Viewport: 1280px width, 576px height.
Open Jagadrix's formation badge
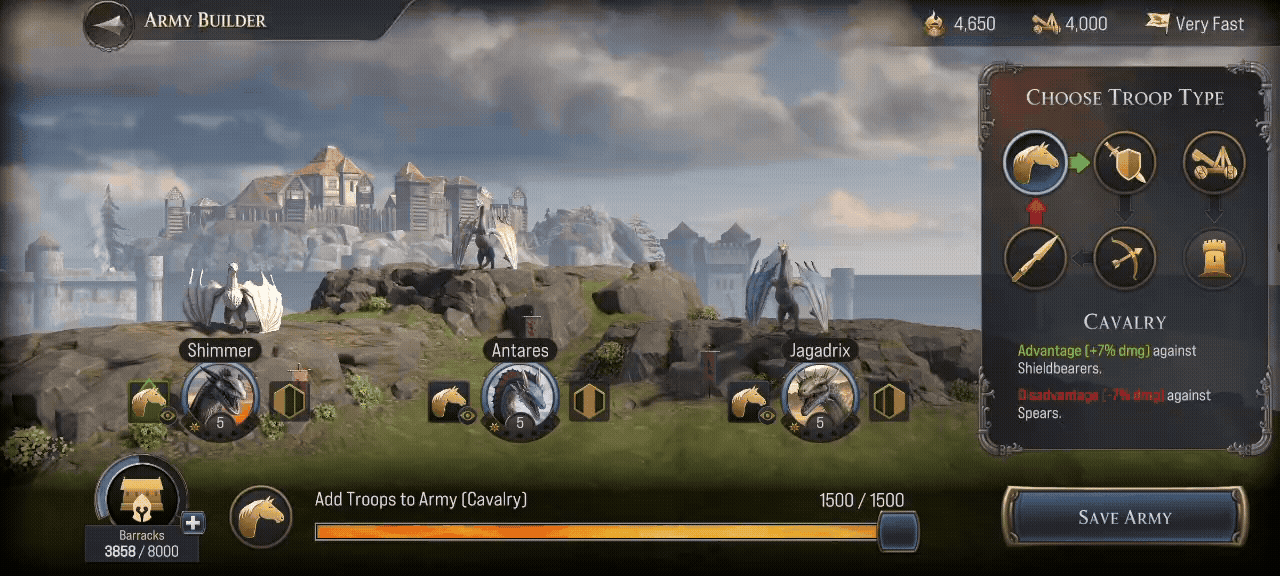click(x=889, y=401)
